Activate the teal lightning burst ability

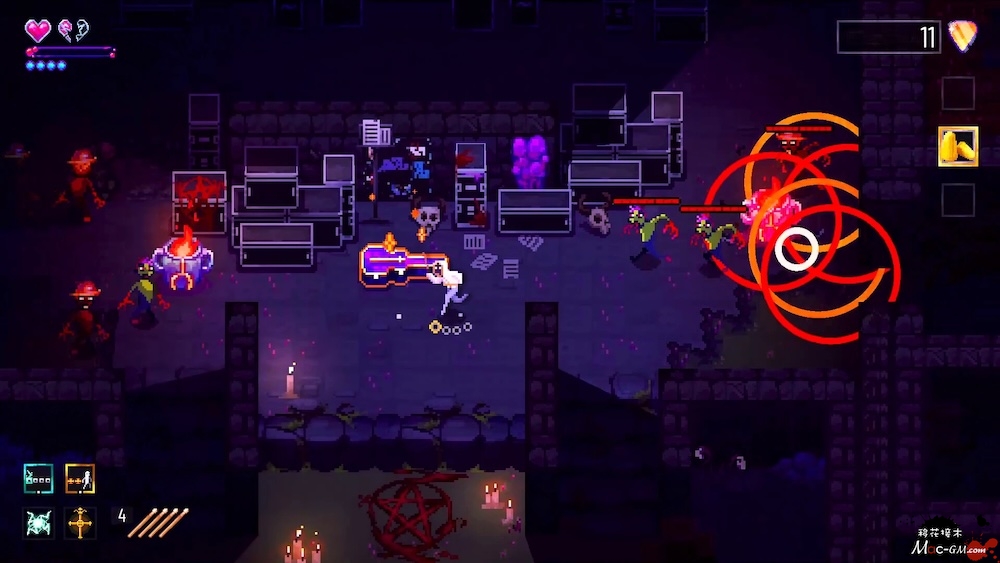[x=38, y=521]
